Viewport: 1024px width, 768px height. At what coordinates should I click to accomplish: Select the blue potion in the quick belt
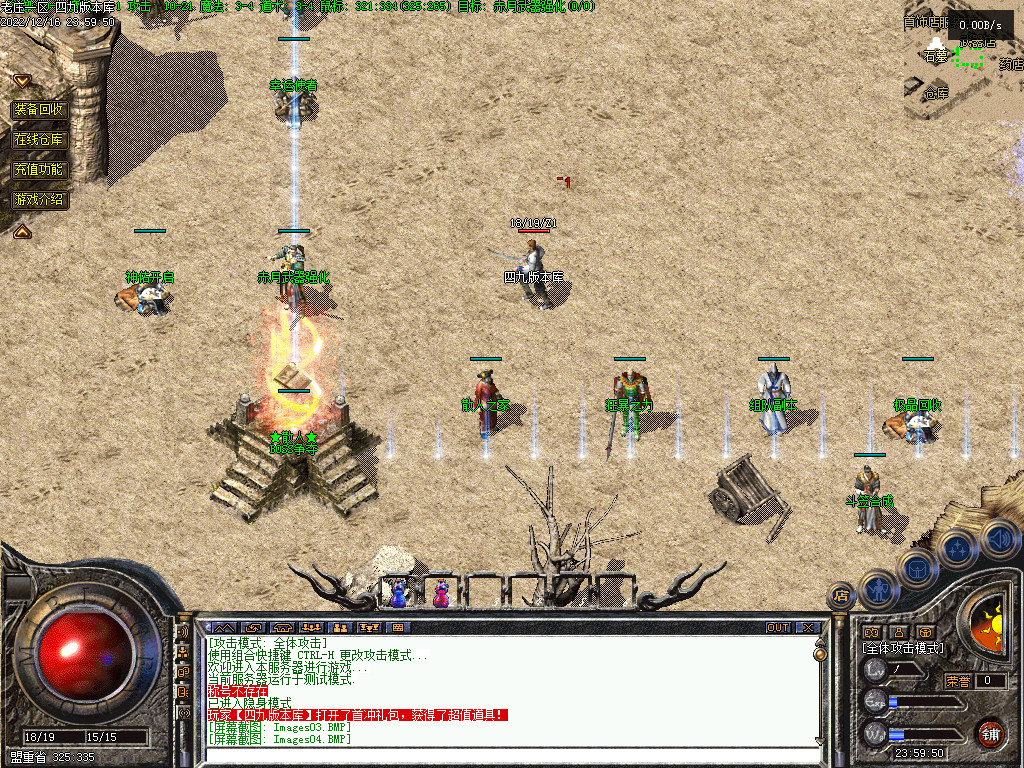tap(399, 593)
